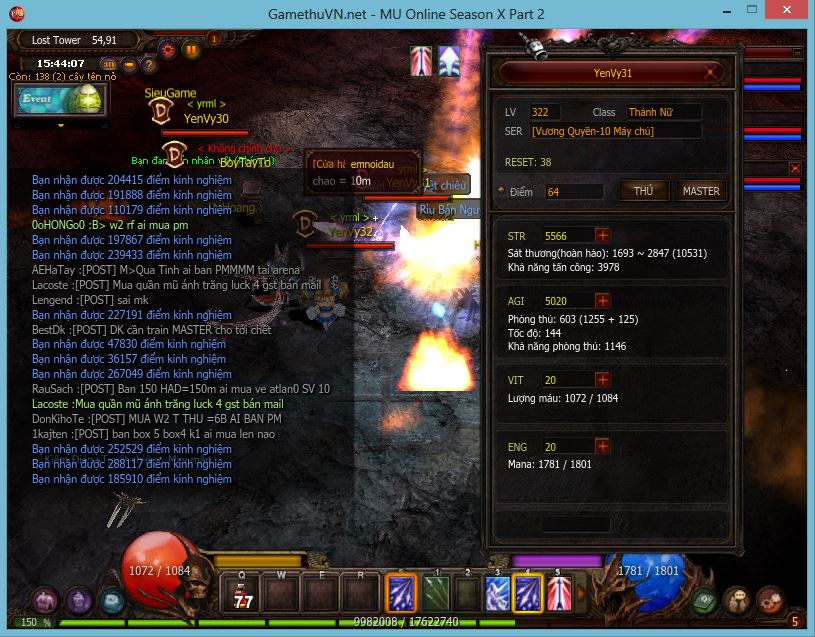The height and width of the screenshot is (637, 815).
Task: Open the THÚ pet panel
Action: (643, 191)
